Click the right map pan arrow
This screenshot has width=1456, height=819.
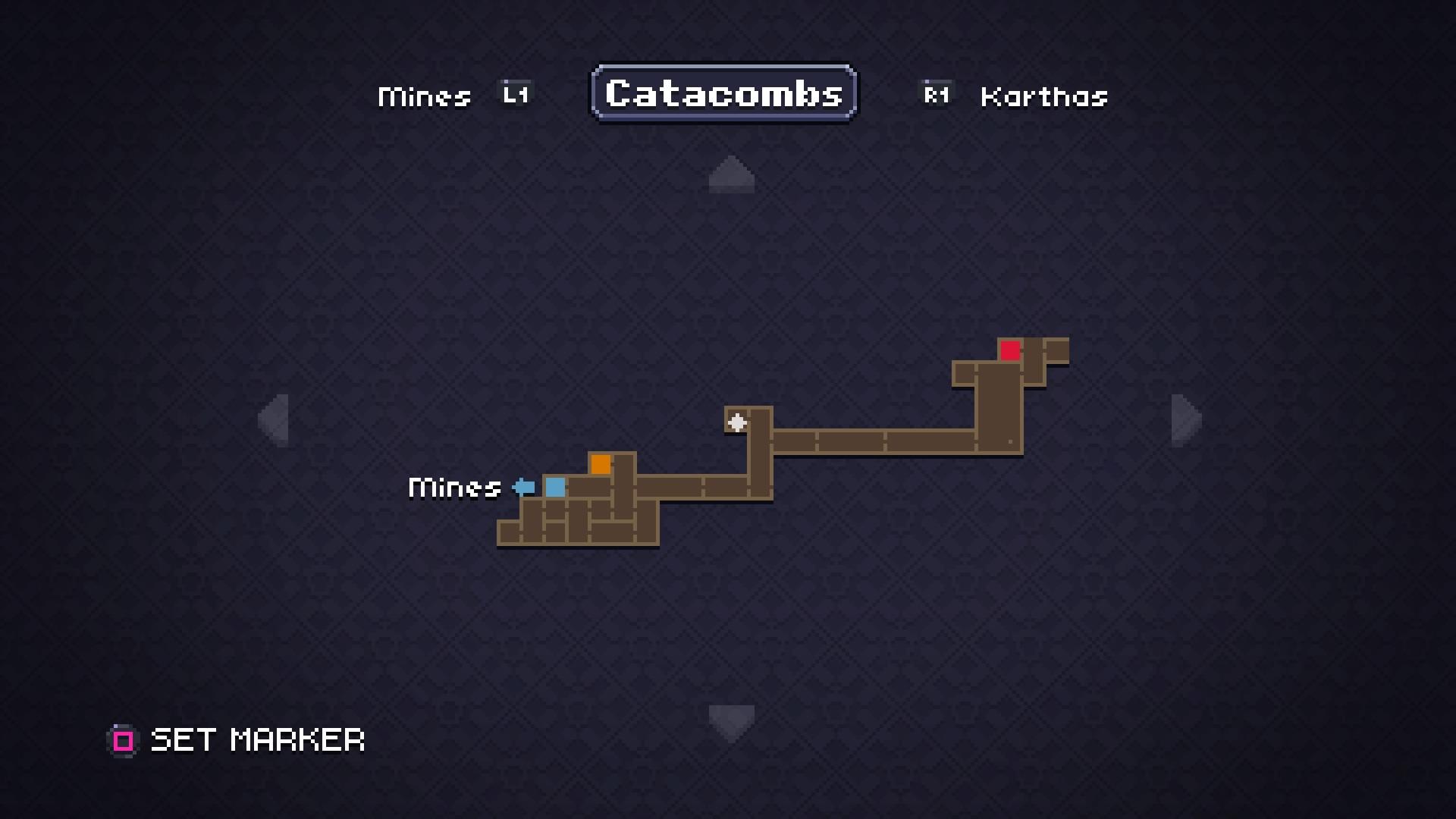[x=1183, y=419]
